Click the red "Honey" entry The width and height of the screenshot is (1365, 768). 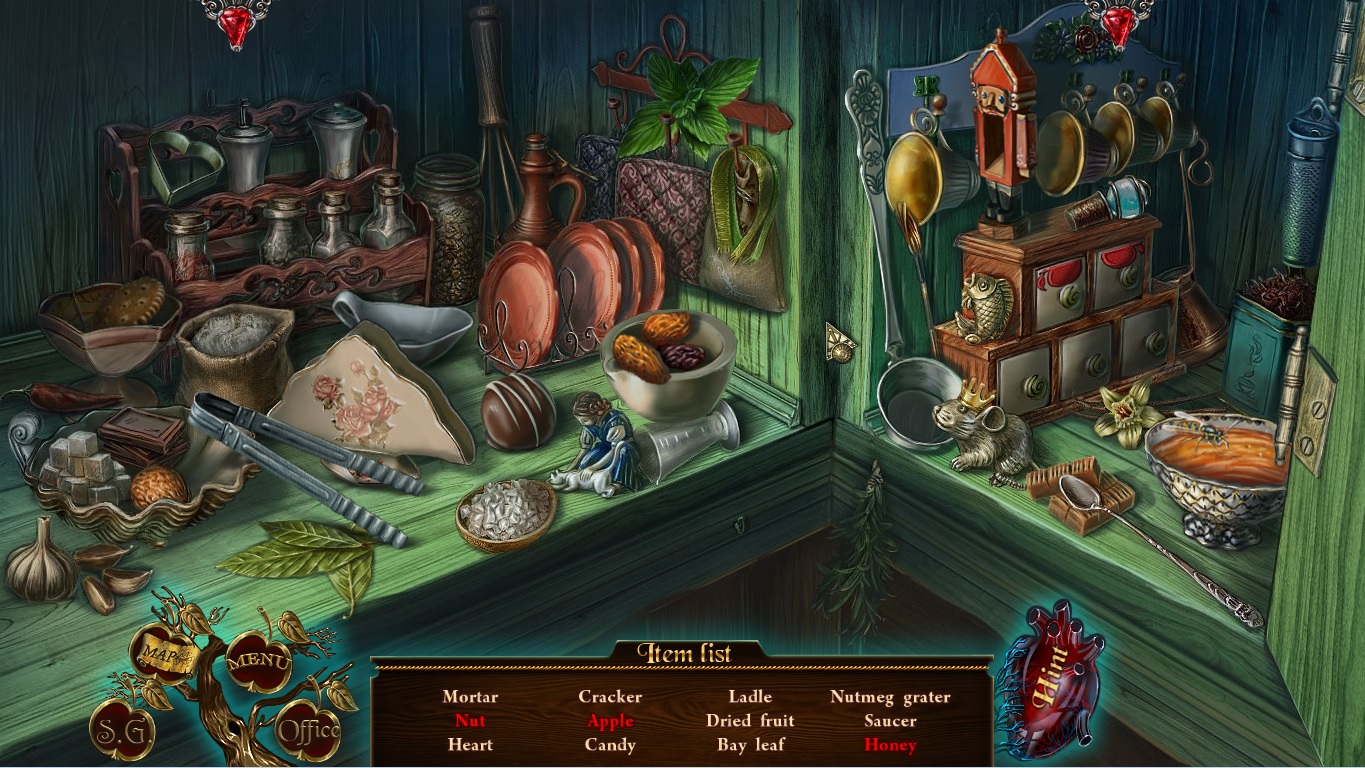coord(889,745)
